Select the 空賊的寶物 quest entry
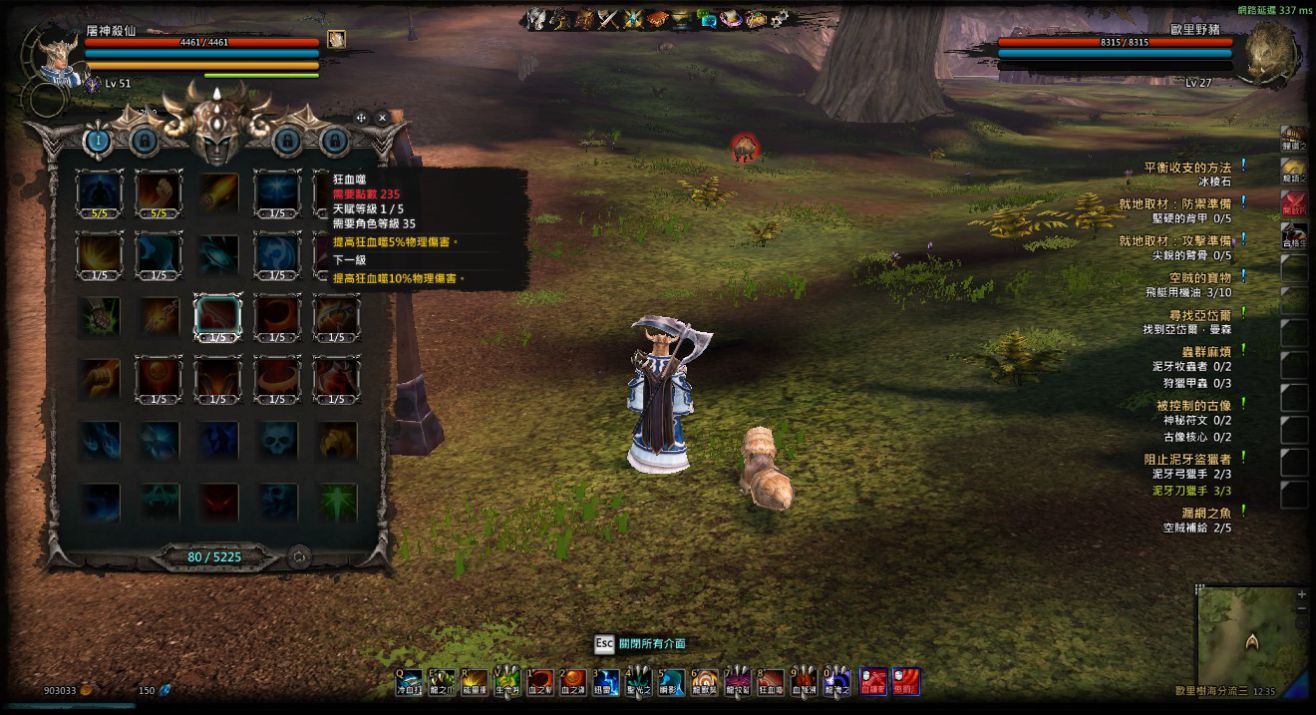This screenshot has width=1316, height=715. coord(1200,277)
